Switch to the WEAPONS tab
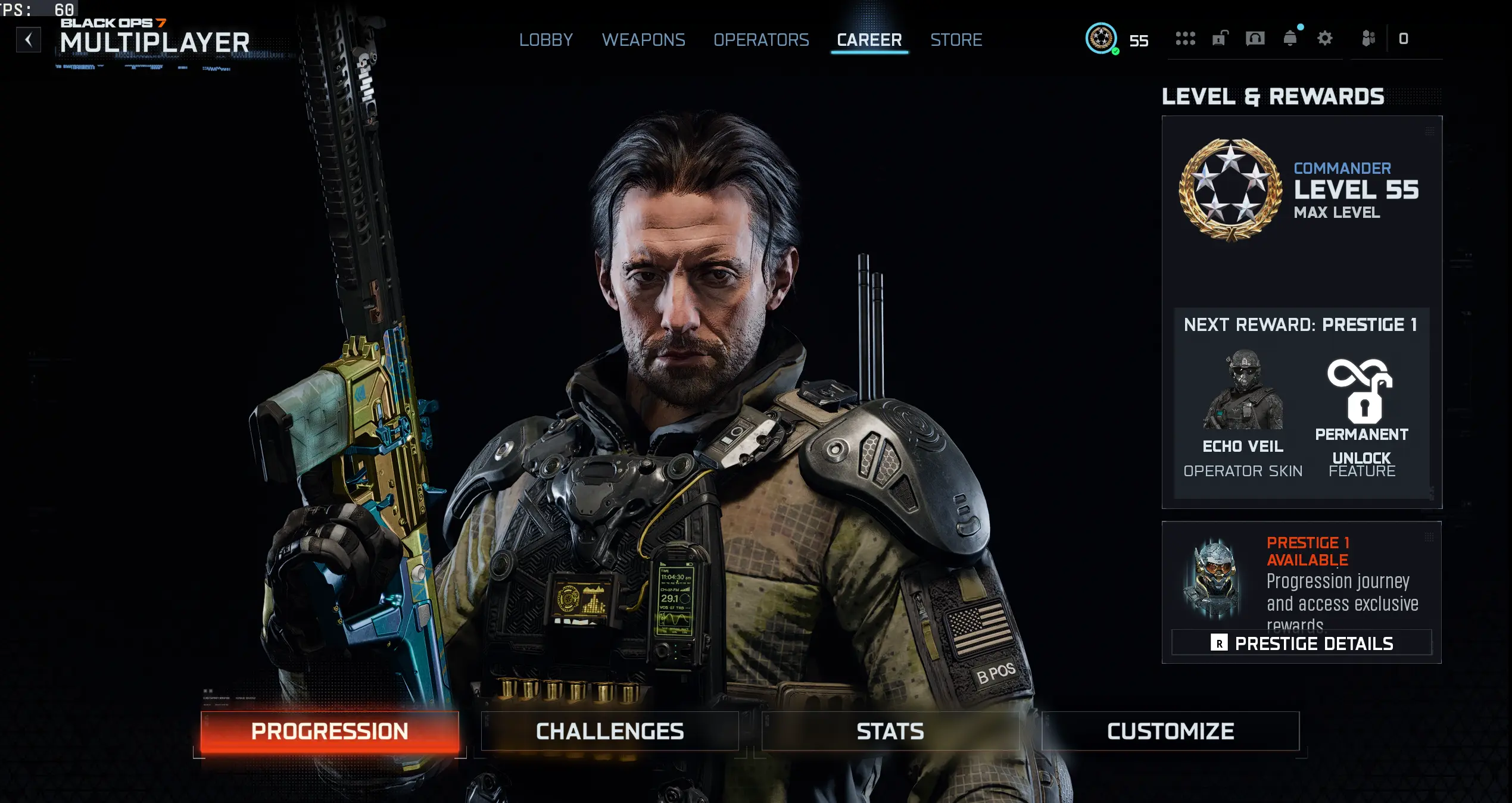Screen dimensions: 1512x803 [644, 40]
